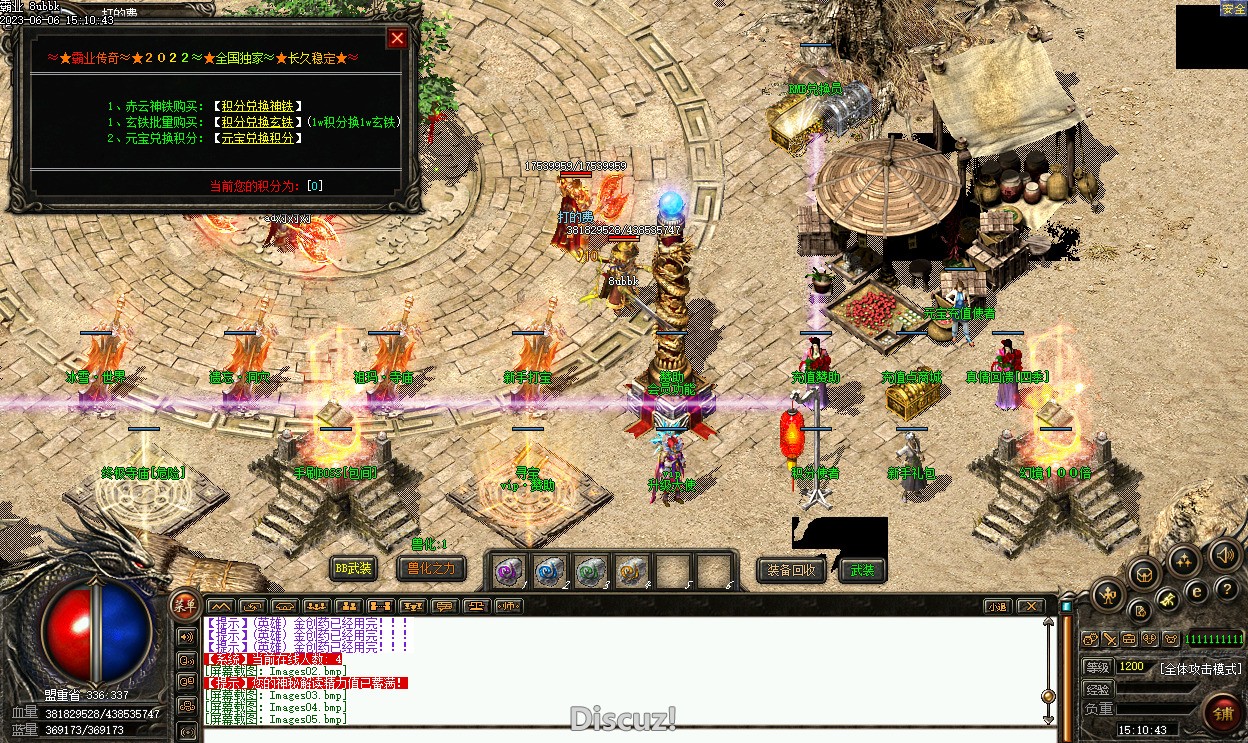Toggle sound with the round speaker icon
1248x743 pixels.
[x=1225, y=554]
